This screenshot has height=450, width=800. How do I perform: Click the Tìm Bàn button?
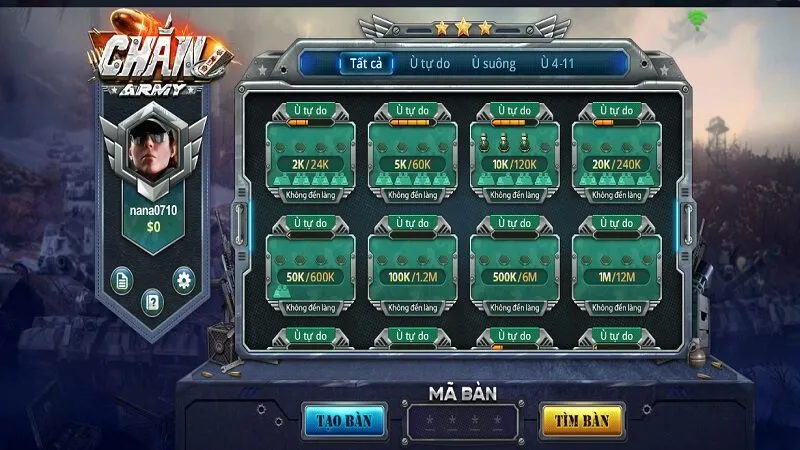pyautogui.click(x=581, y=420)
